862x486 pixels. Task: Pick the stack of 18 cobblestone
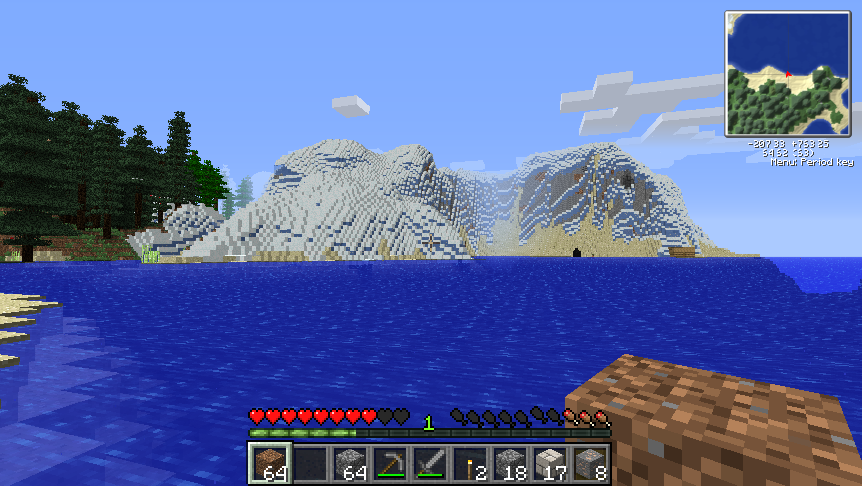tap(510, 464)
